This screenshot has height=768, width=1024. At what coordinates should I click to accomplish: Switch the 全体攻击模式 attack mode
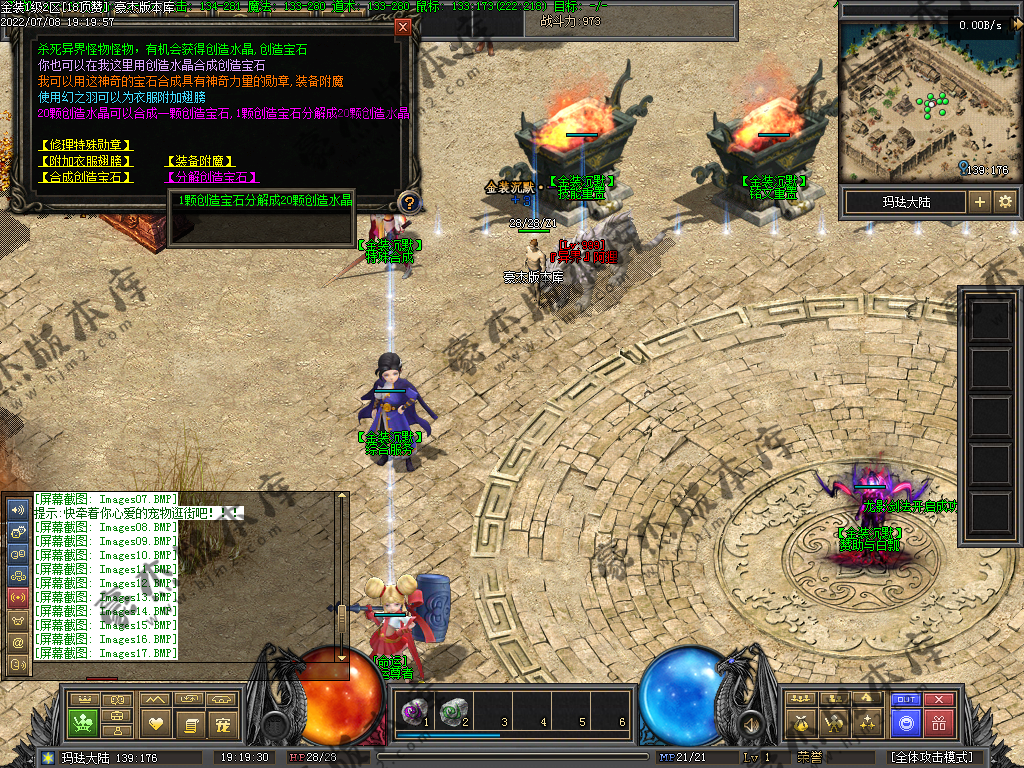click(x=932, y=757)
